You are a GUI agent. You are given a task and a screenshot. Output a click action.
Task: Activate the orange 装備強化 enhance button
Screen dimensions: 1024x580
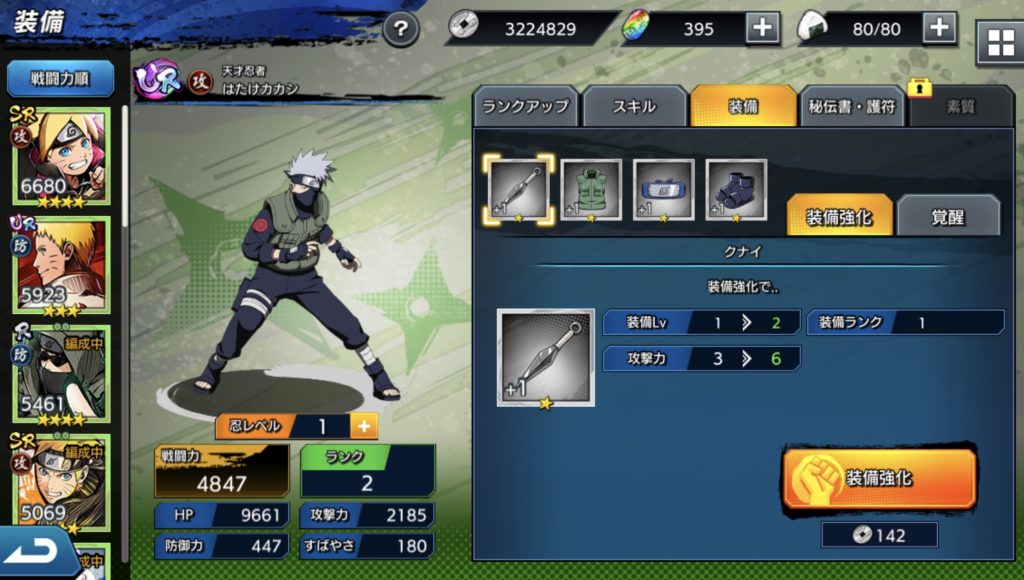(879, 479)
